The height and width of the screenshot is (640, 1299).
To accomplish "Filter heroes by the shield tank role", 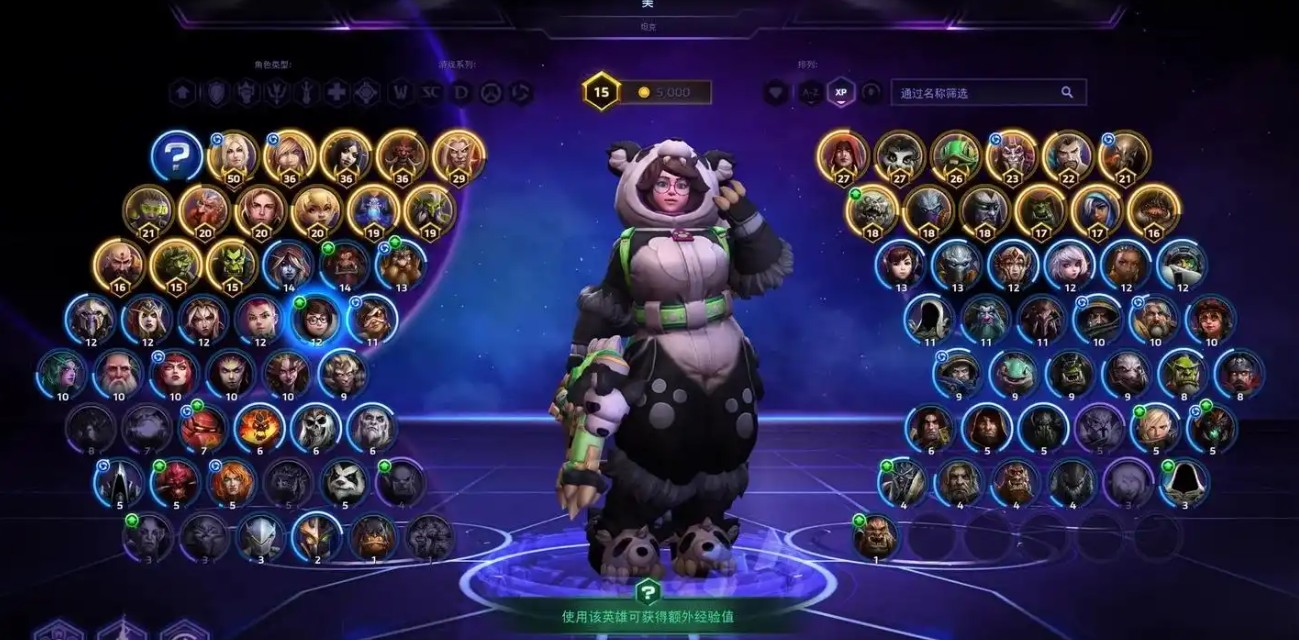I will tap(215, 93).
